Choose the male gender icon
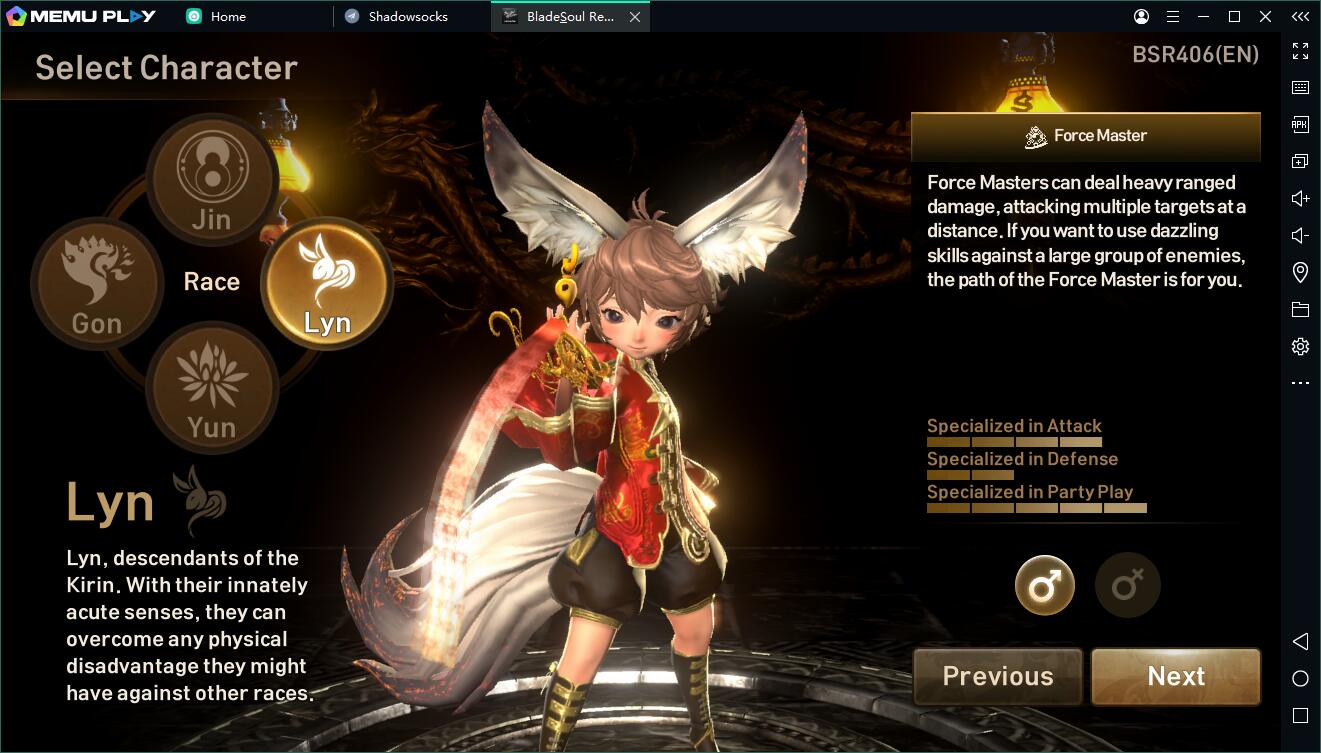 tap(1044, 585)
